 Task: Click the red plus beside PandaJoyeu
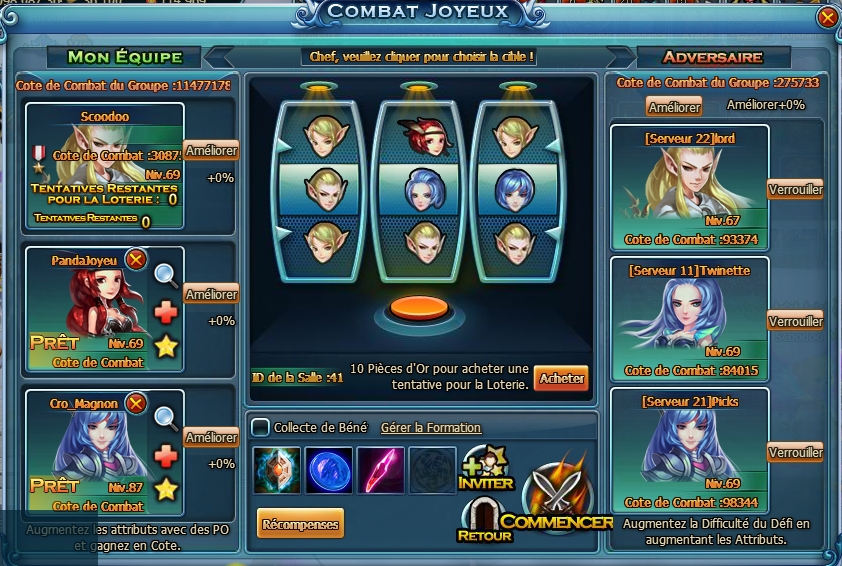point(166,312)
